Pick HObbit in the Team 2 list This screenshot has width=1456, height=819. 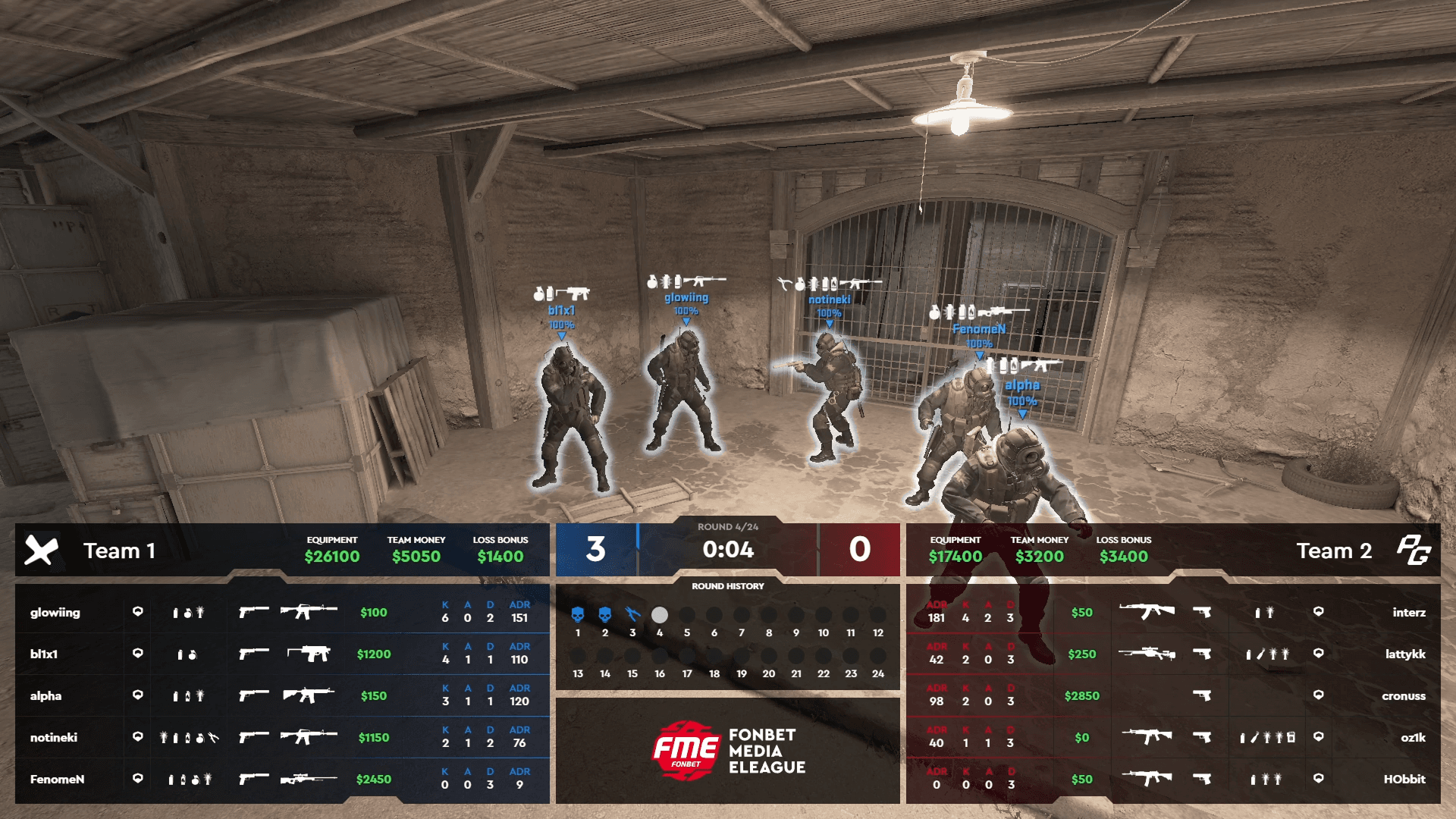click(1404, 780)
